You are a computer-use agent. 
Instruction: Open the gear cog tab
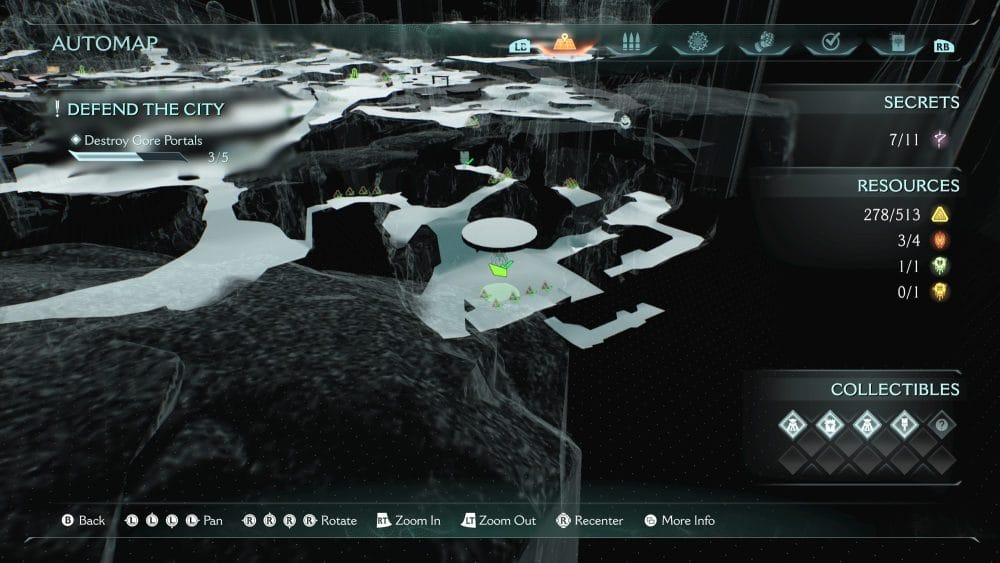click(696, 44)
